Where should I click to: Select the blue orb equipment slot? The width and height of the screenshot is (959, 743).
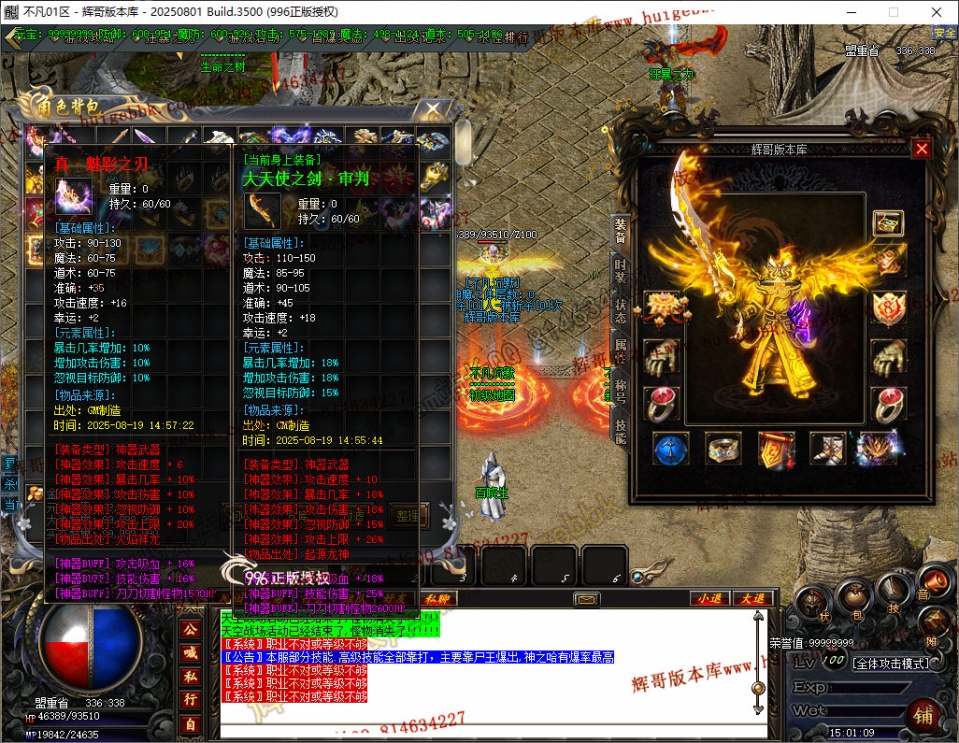click(x=670, y=449)
